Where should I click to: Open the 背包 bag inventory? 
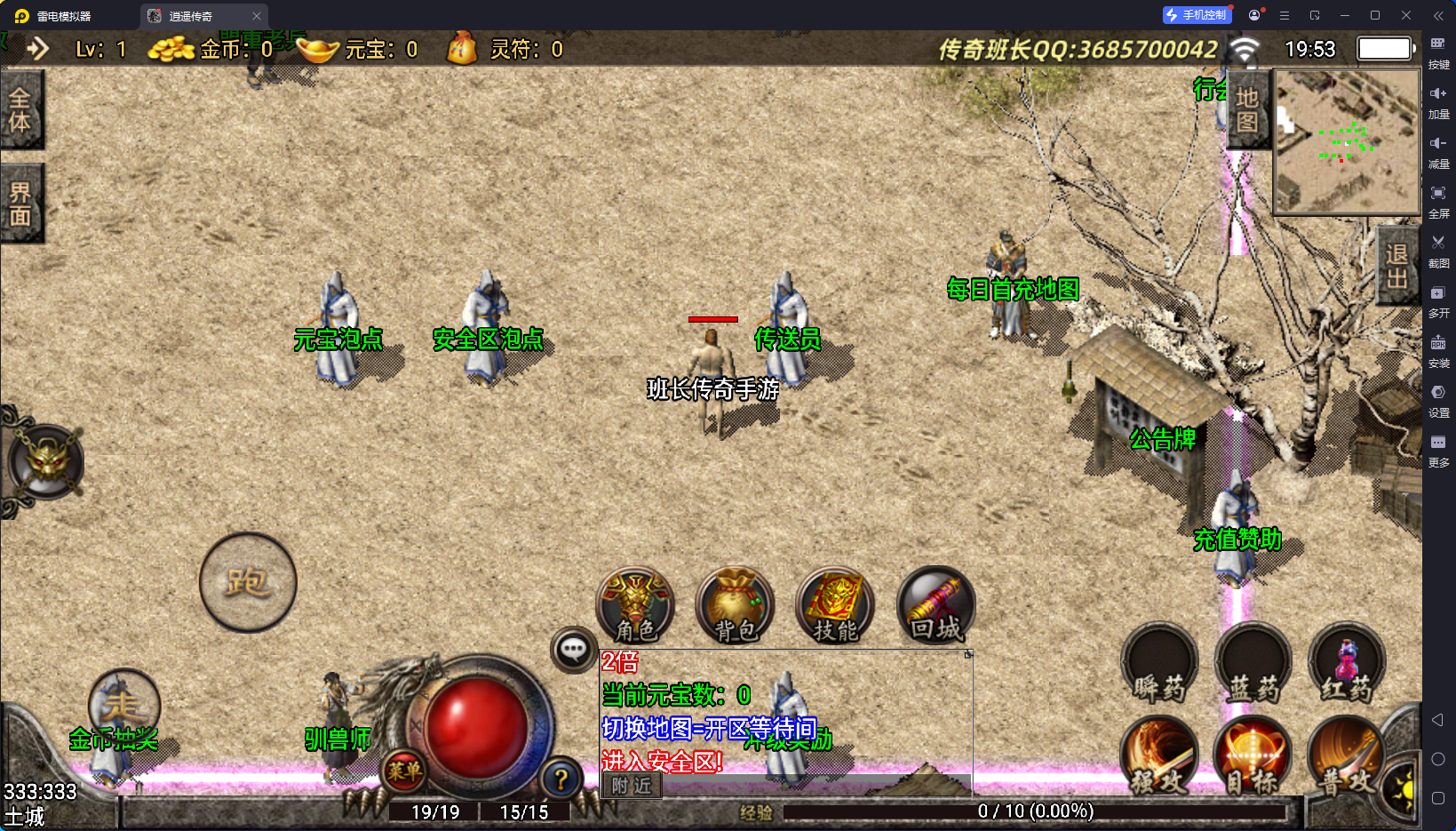pyautogui.click(x=736, y=606)
